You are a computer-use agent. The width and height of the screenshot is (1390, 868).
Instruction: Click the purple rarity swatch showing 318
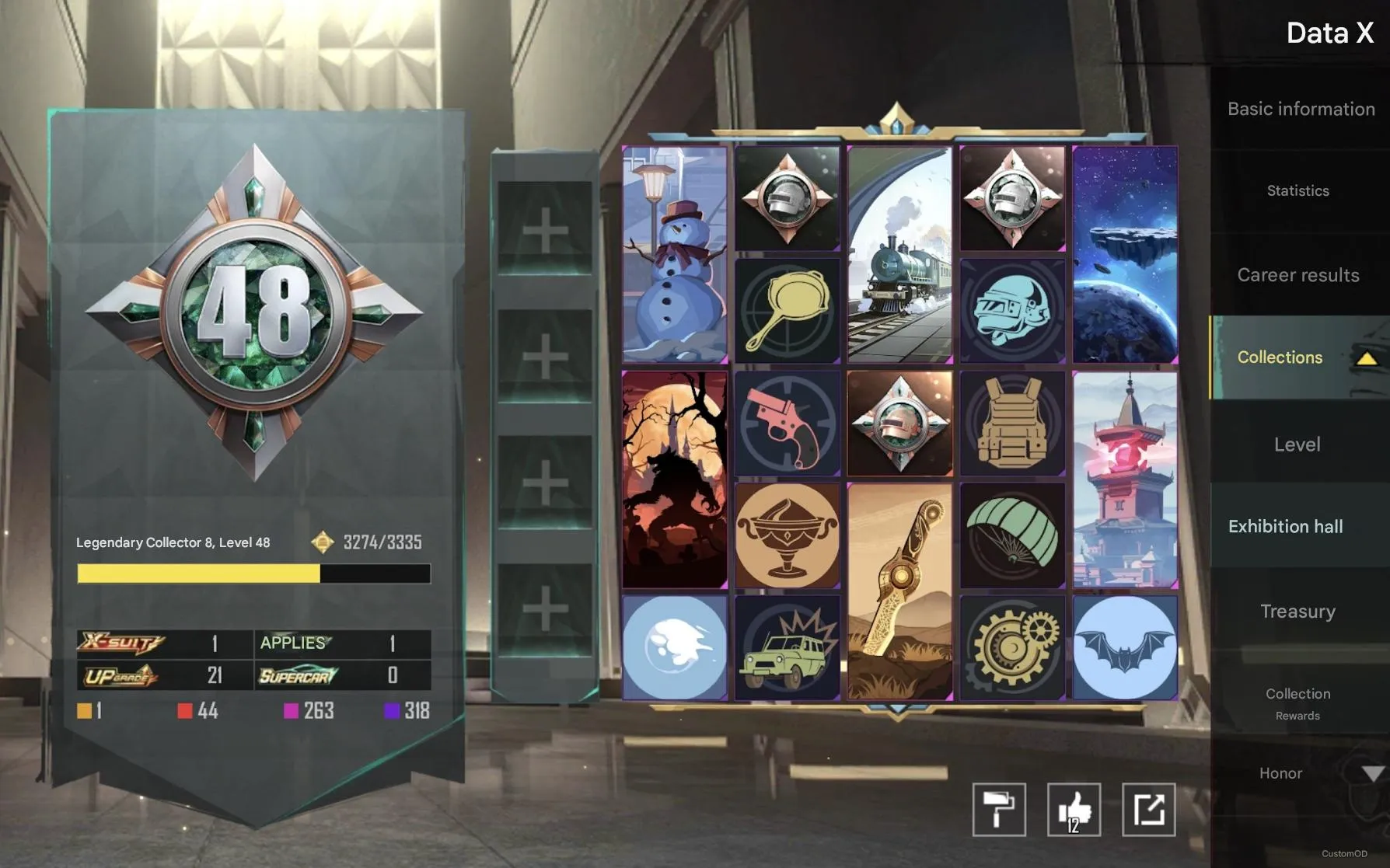(391, 710)
